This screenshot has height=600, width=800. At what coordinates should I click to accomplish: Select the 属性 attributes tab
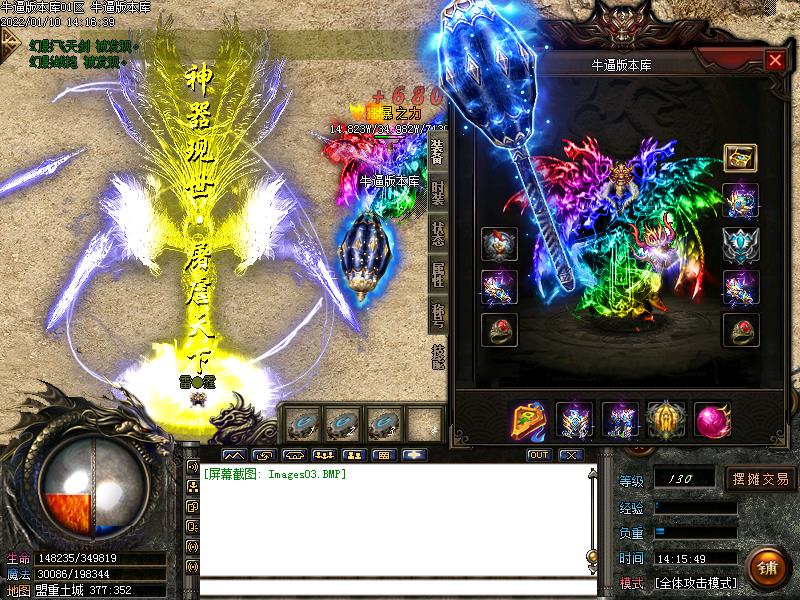438,273
